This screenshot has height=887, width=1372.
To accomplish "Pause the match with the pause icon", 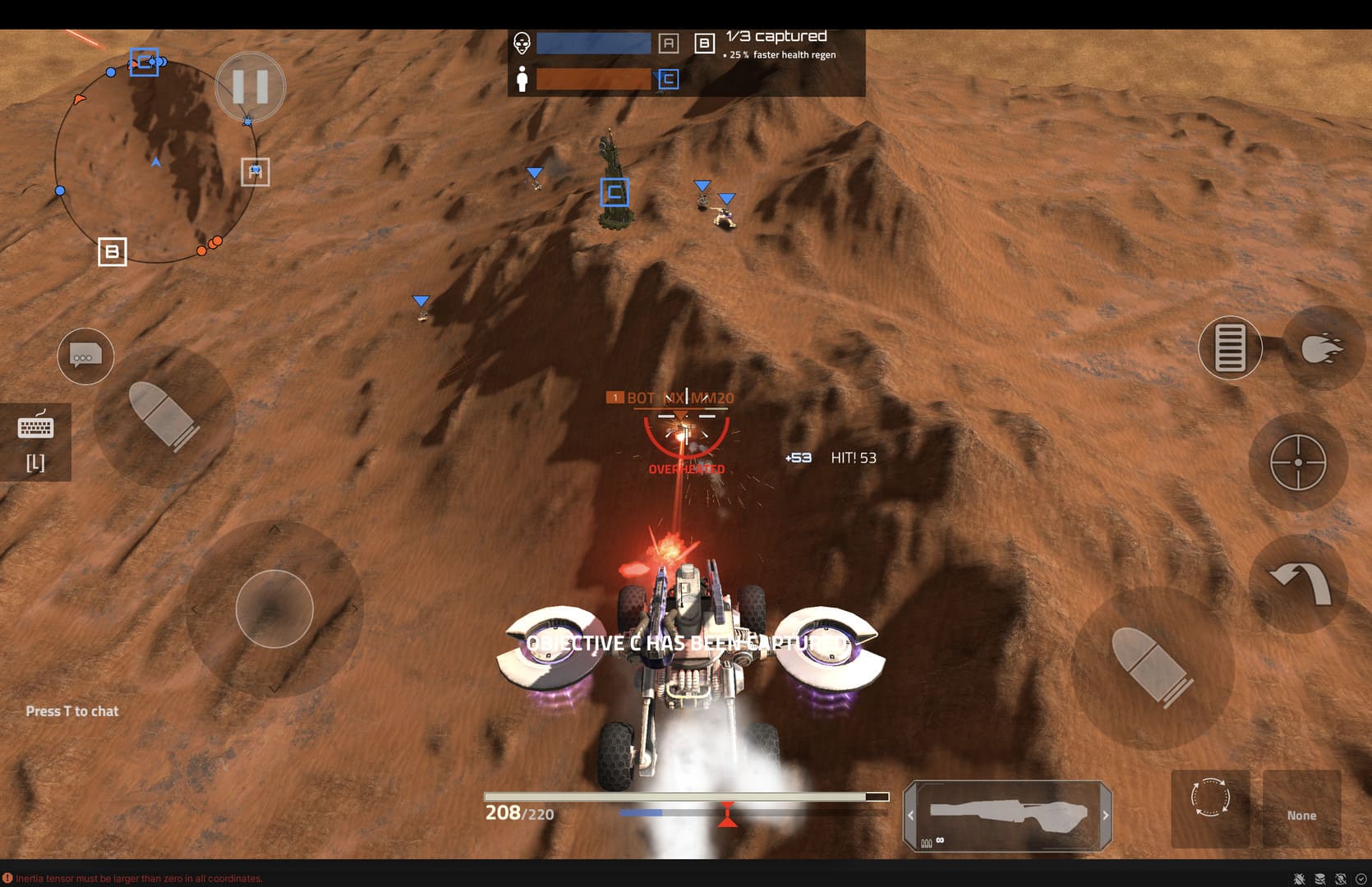I will (251, 86).
